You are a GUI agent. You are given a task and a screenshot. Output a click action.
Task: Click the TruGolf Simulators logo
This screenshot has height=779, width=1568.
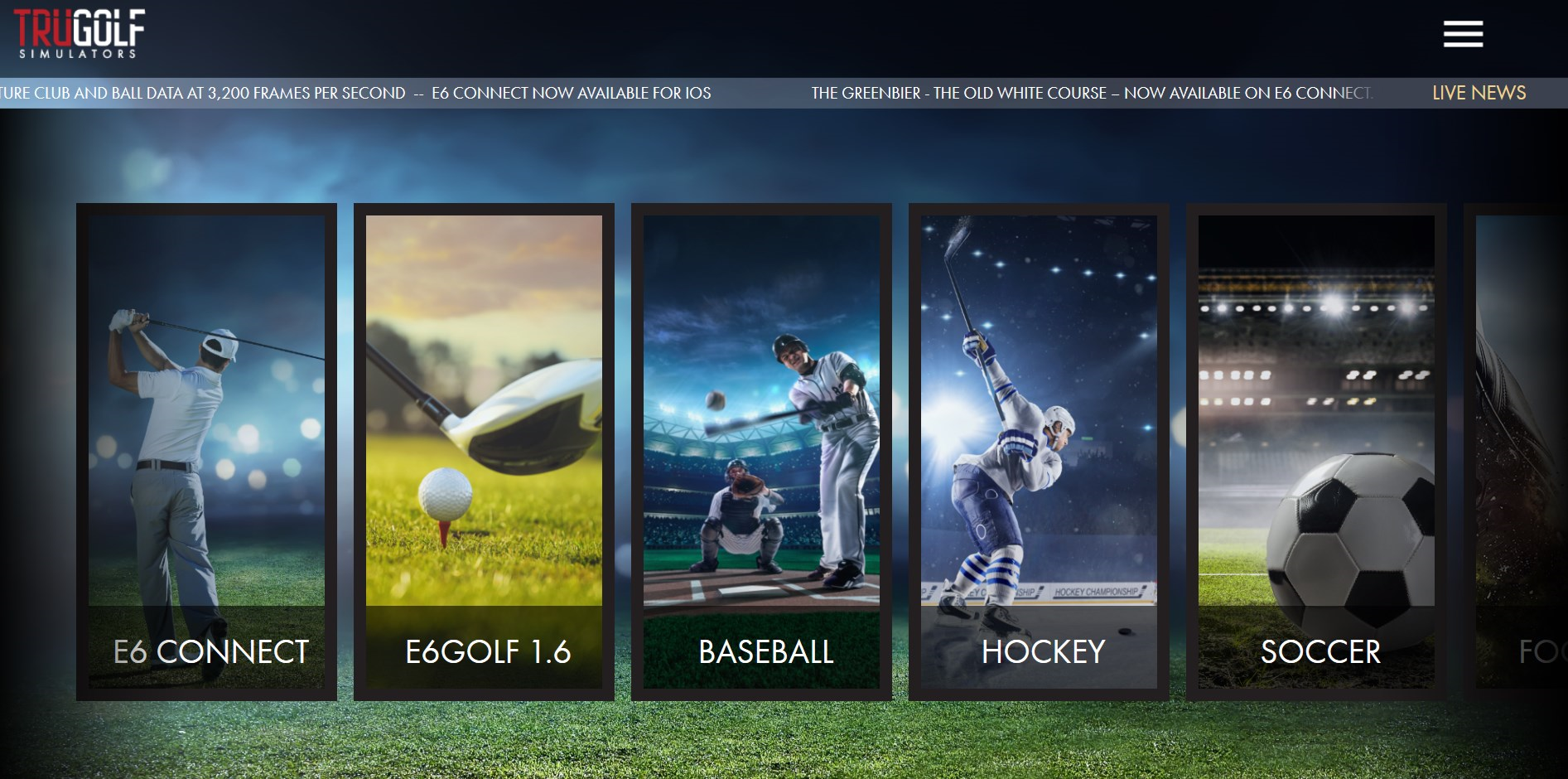point(80,34)
